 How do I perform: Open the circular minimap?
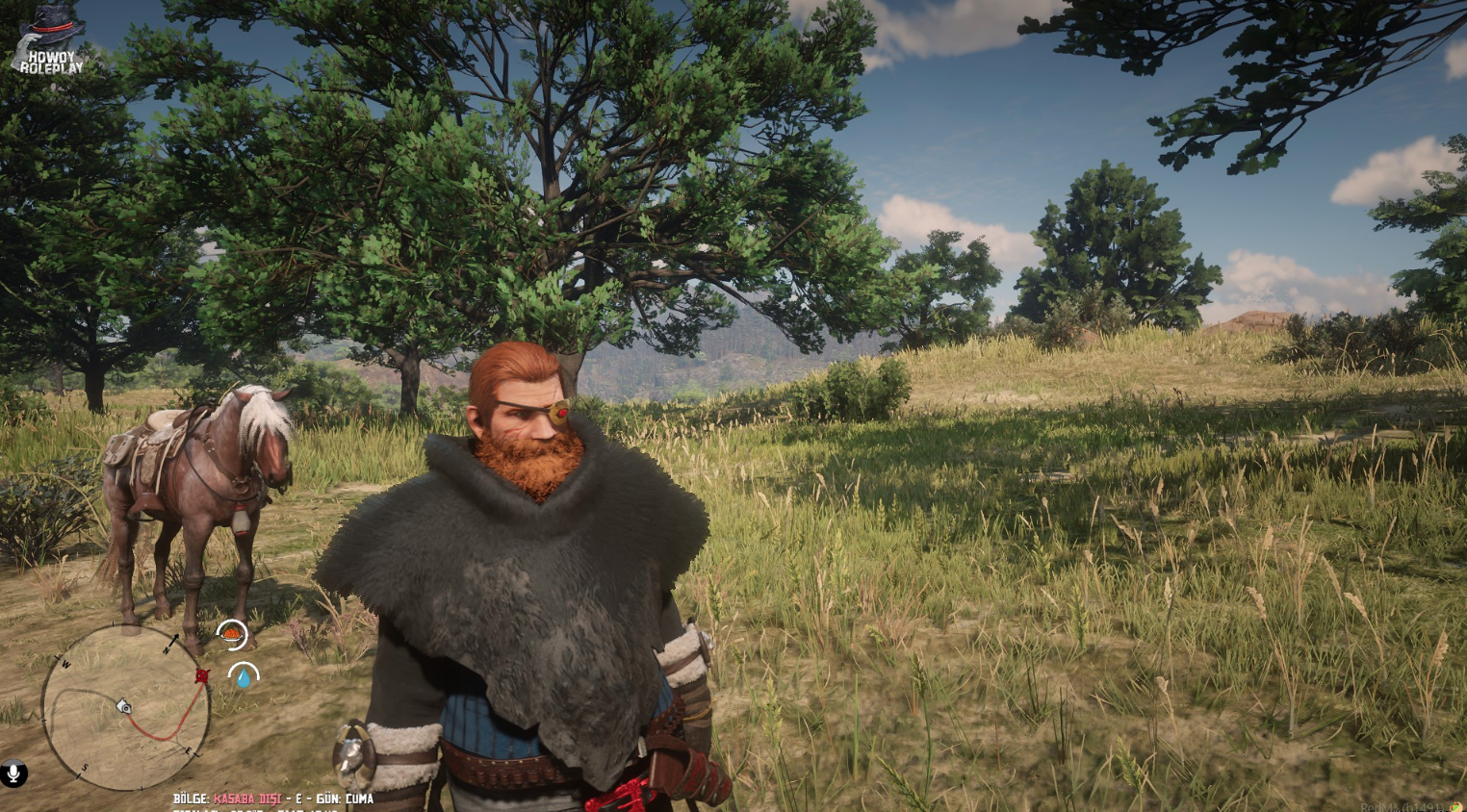pos(126,707)
